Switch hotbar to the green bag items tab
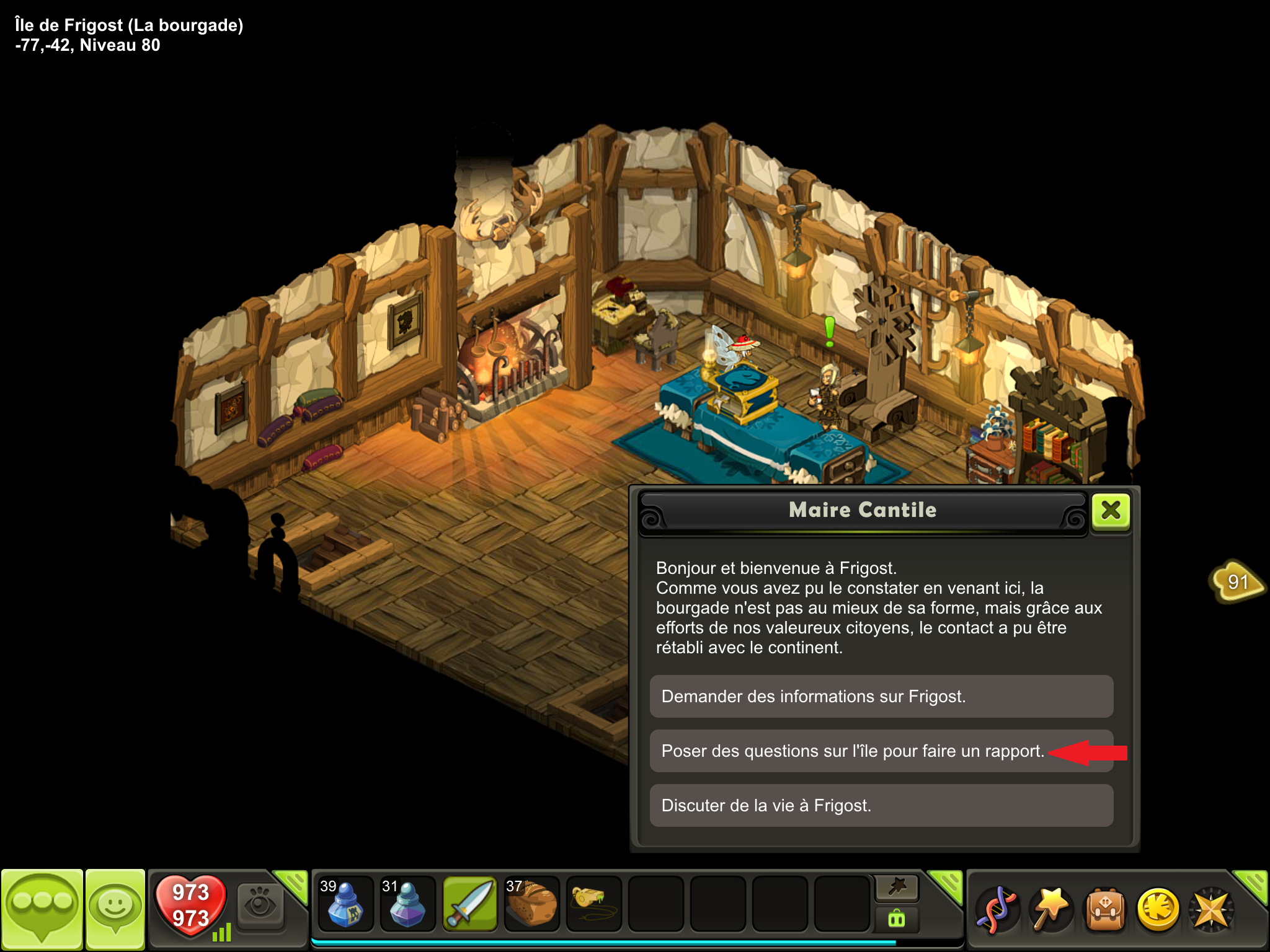The height and width of the screenshot is (952, 1270). (x=897, y=919)
